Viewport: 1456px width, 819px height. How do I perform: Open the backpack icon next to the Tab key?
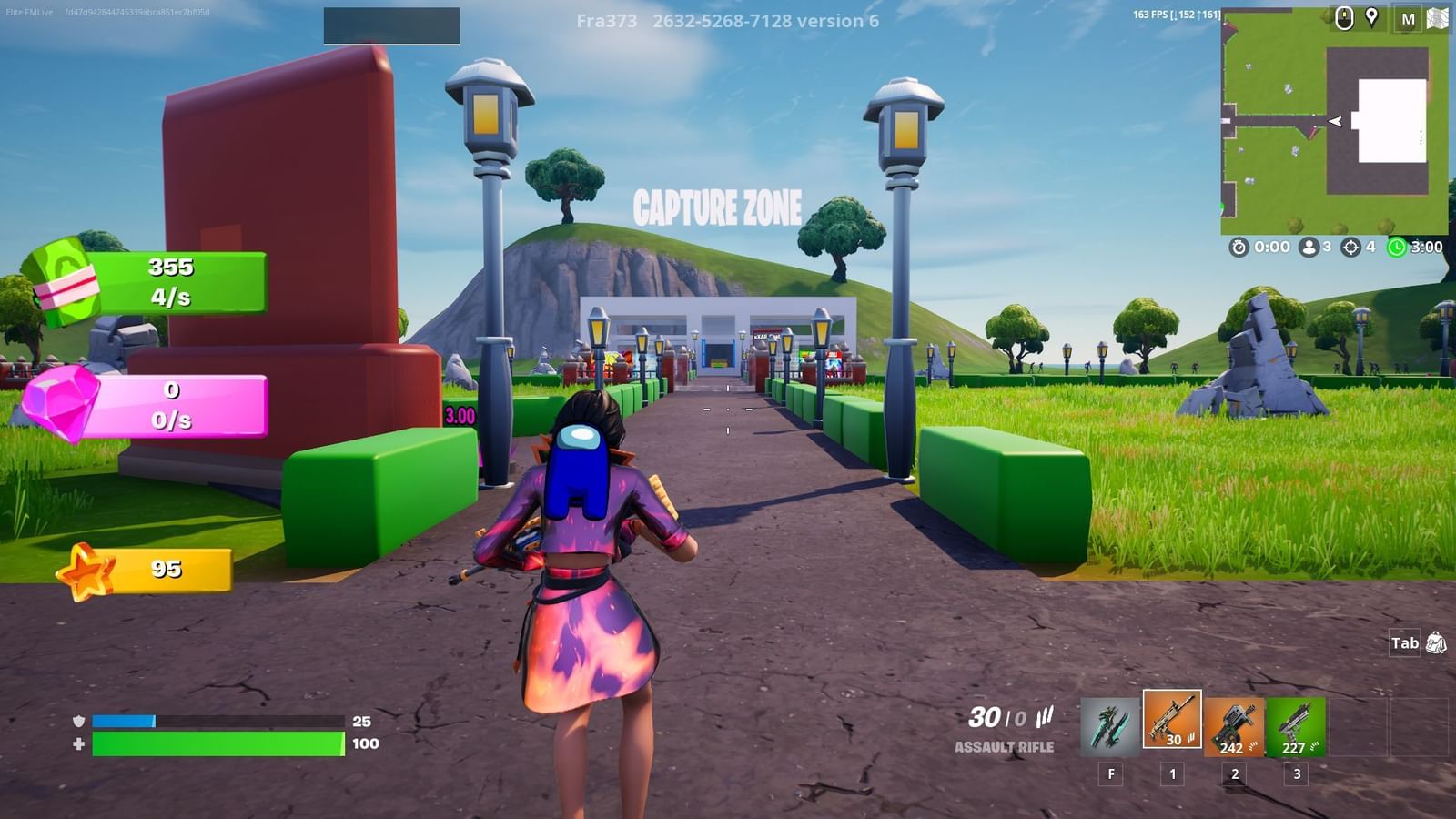pos(1436,642)
